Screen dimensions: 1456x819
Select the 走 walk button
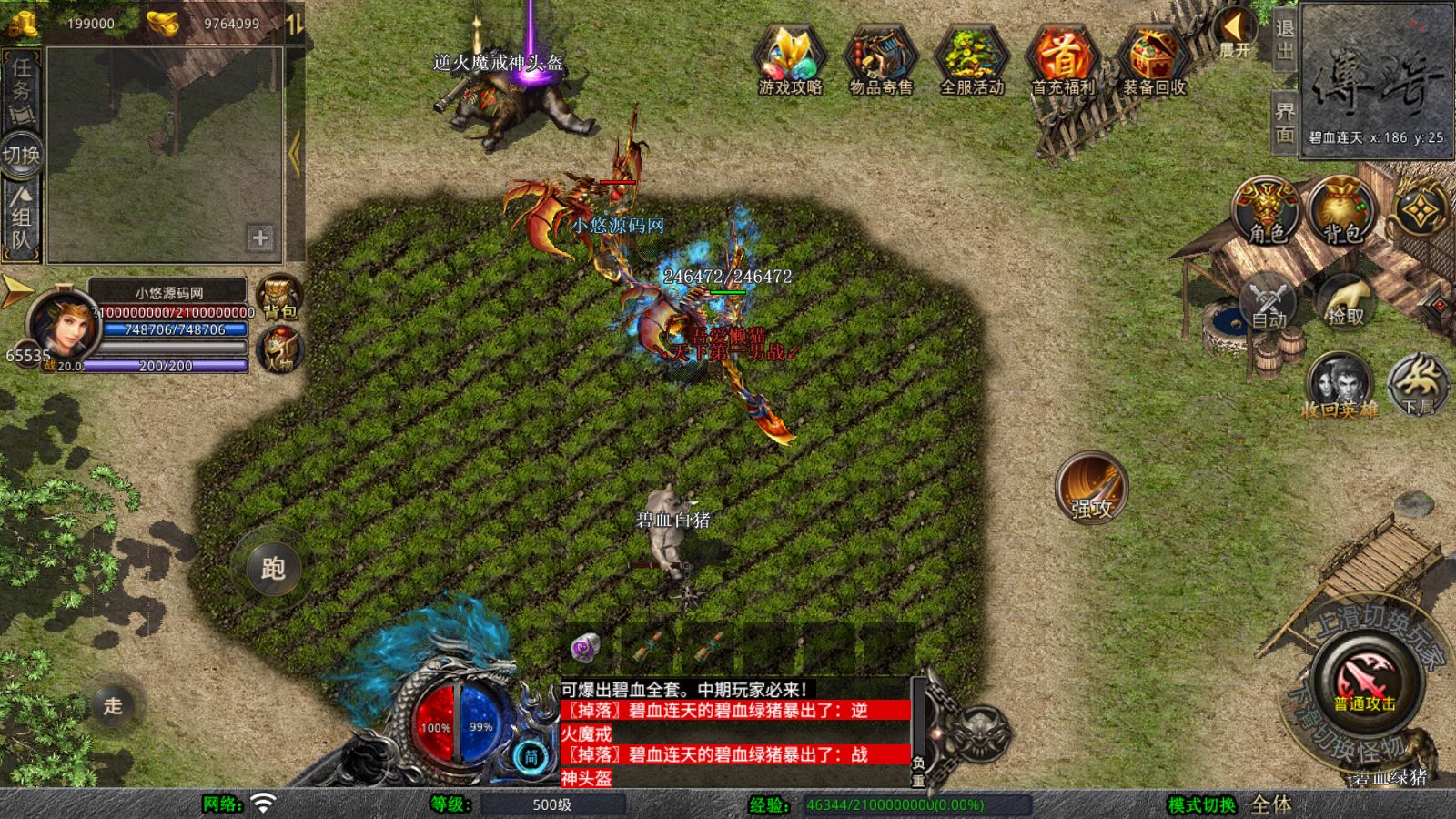[113, 705]
